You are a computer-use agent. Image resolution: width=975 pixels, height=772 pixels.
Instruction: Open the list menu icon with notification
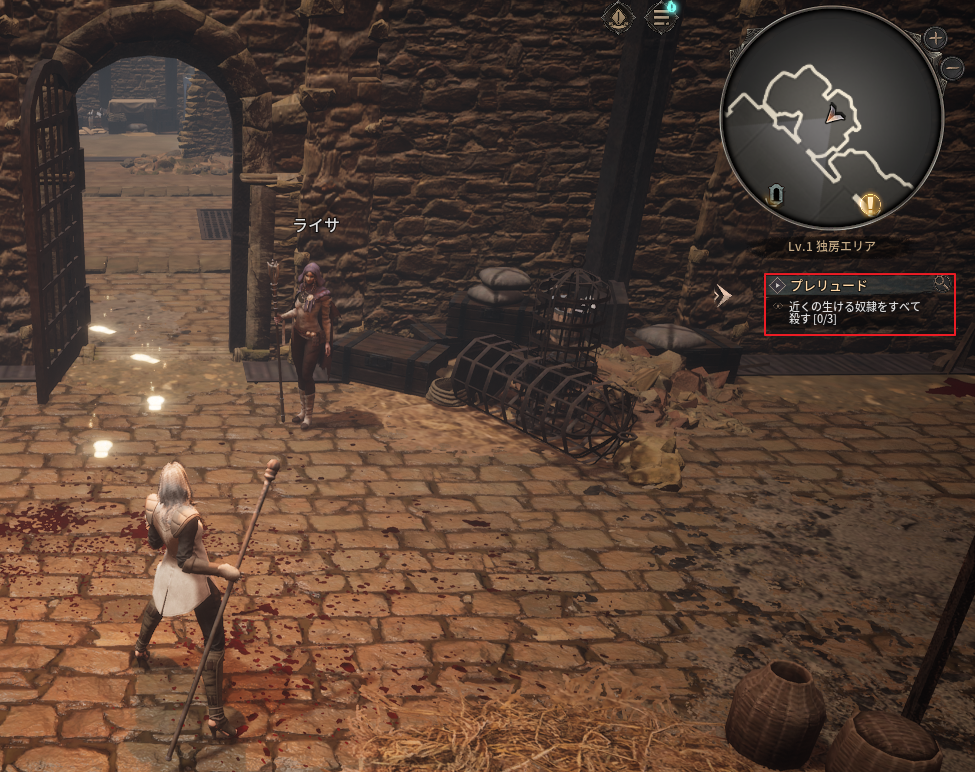(662, 16)
